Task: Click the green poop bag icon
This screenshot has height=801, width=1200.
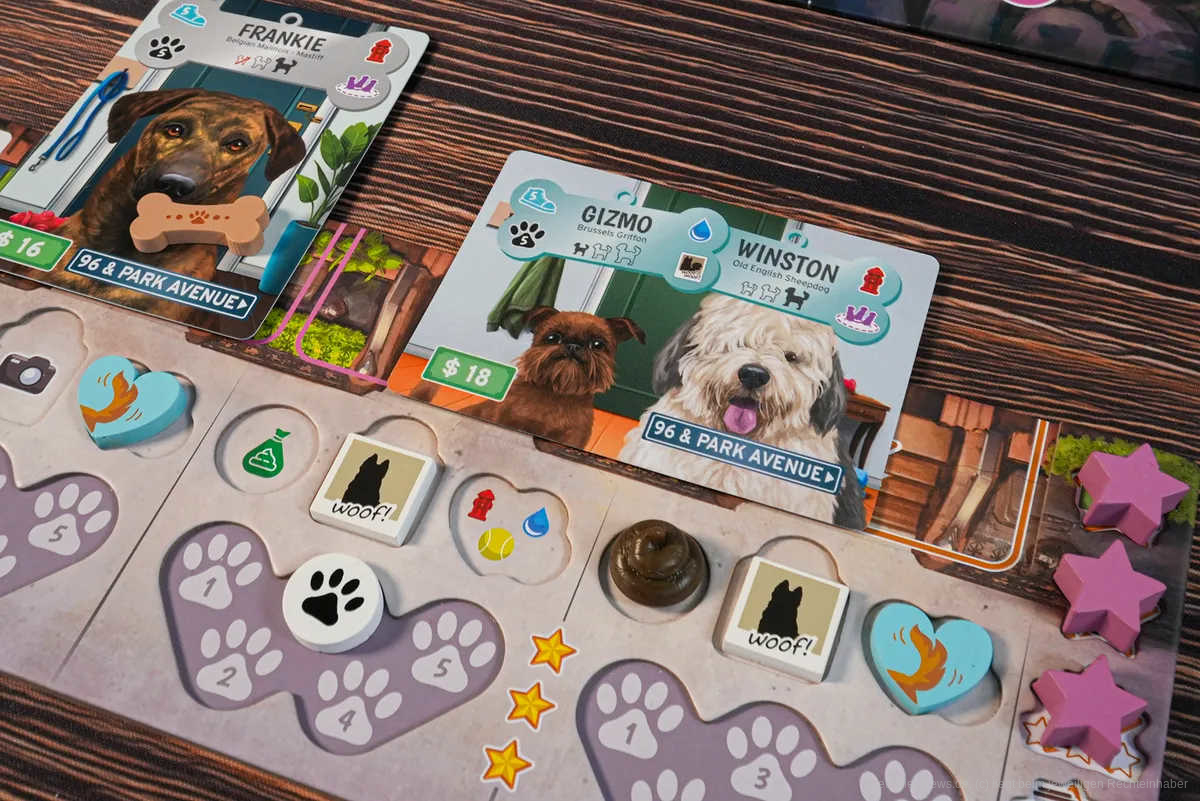Action: (x=265, y=453)
